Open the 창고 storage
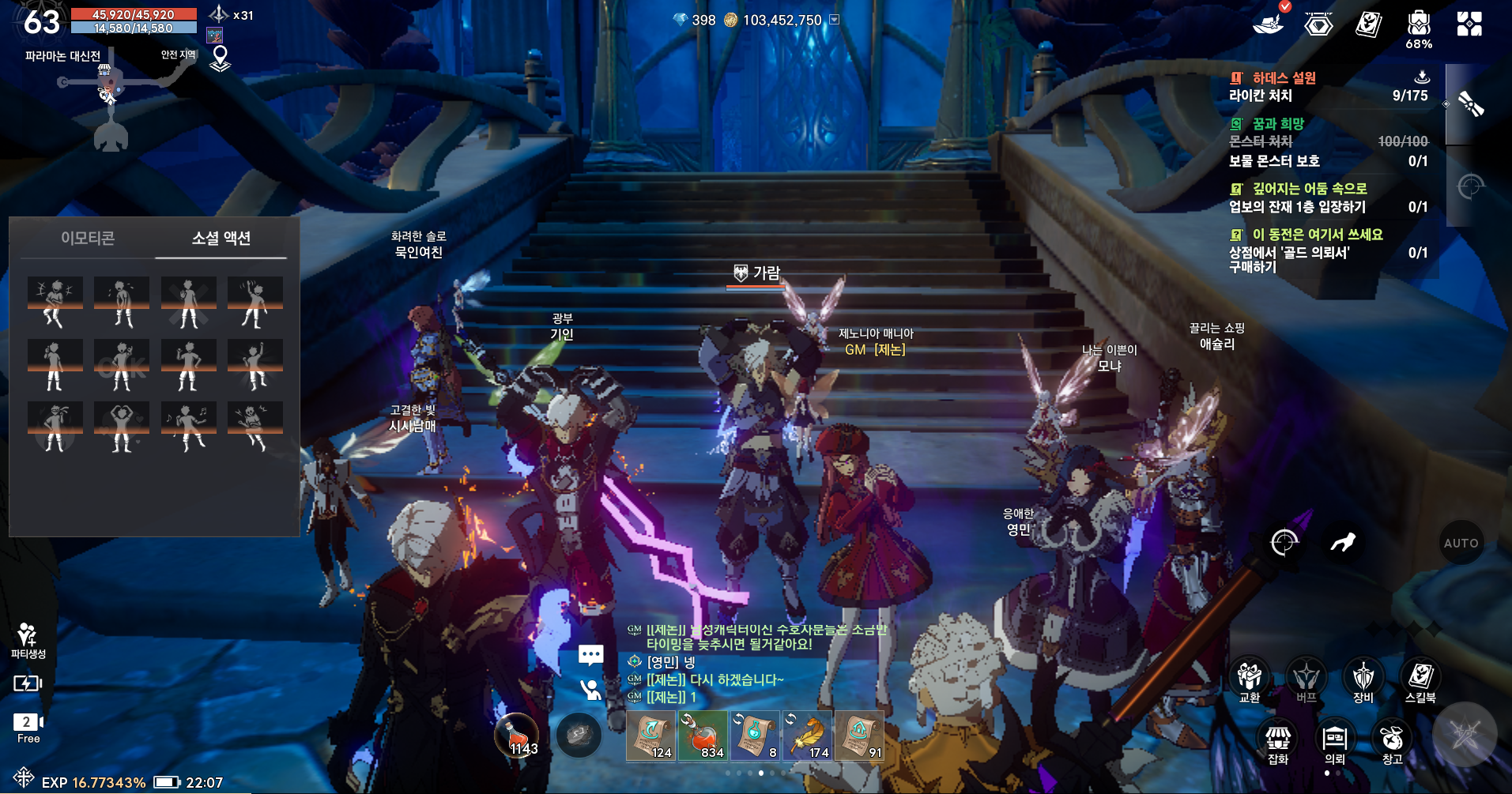1512x794 pixels. coord(1392,743)
